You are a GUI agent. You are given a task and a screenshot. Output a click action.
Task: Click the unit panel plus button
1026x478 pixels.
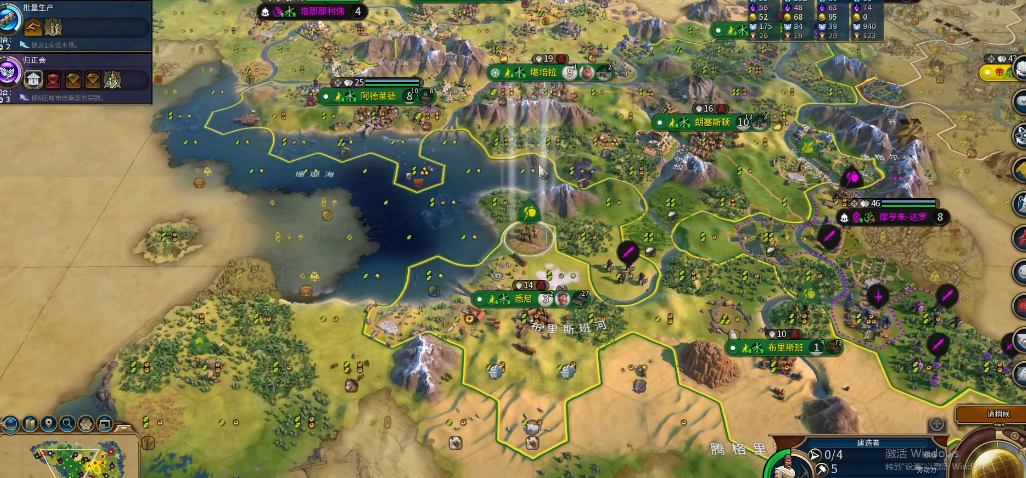click(937, 425)
